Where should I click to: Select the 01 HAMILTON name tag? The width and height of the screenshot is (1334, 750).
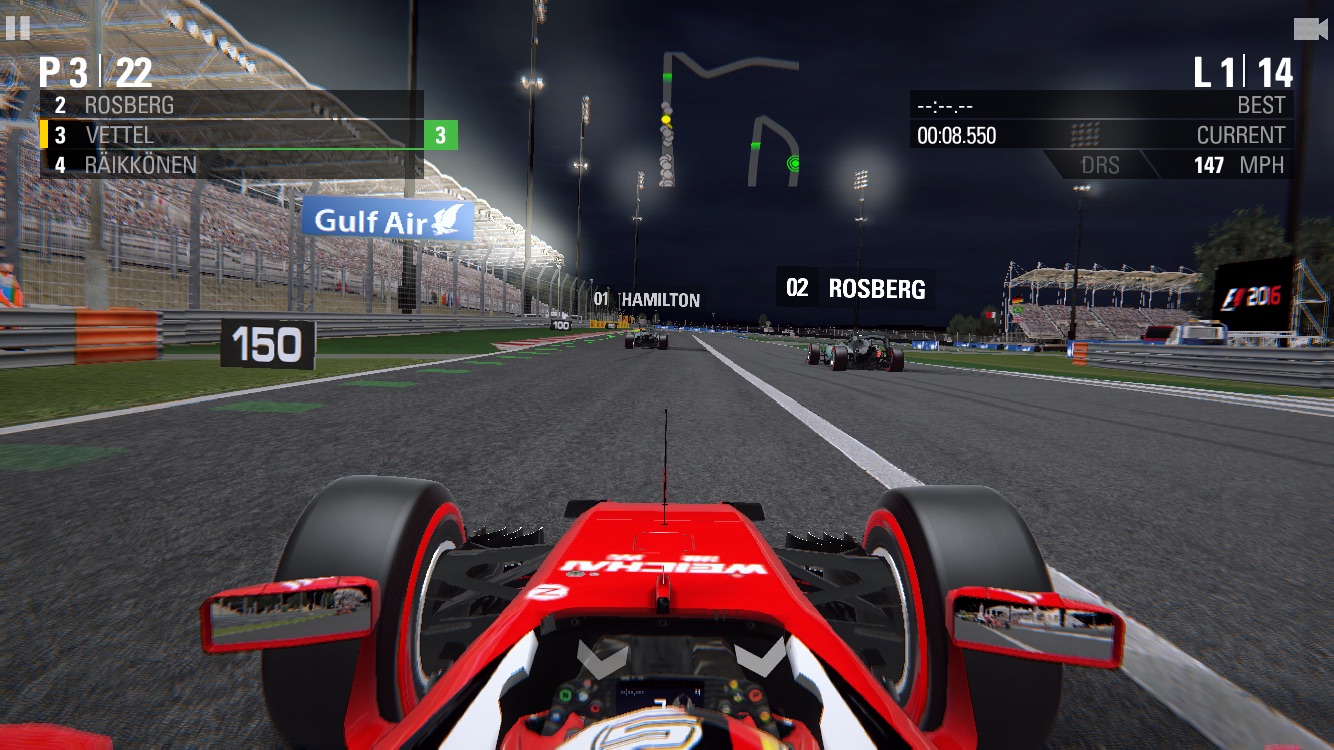(646, 297)
